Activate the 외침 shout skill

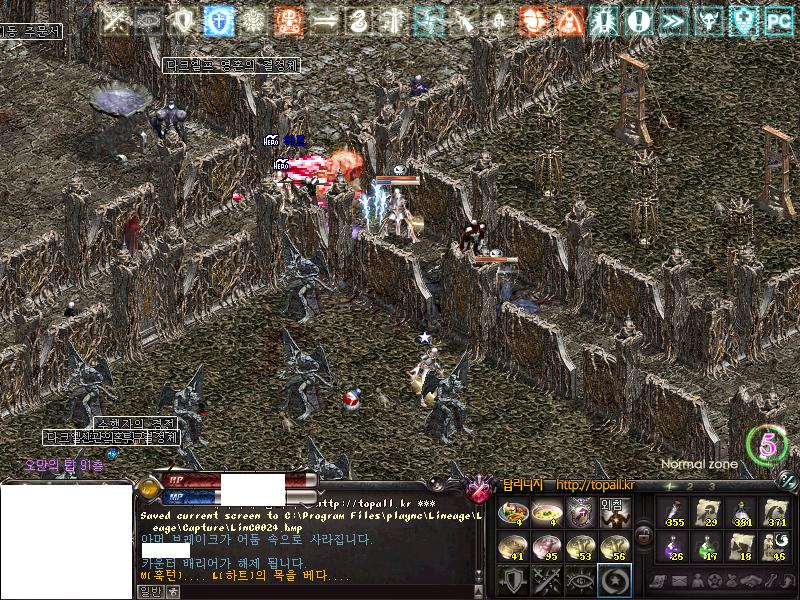point(613,513)
